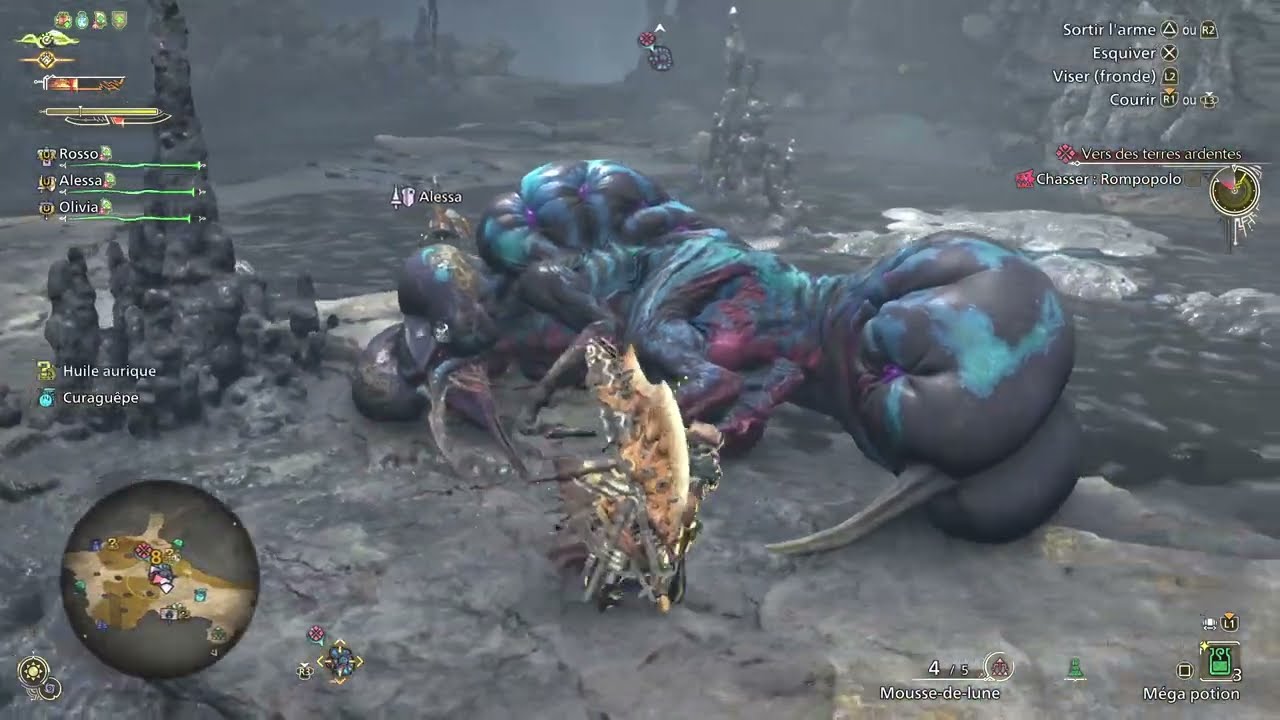
Task: Click the Vers des terres ardentes quest icon
Action: [x=1066, y=153]
